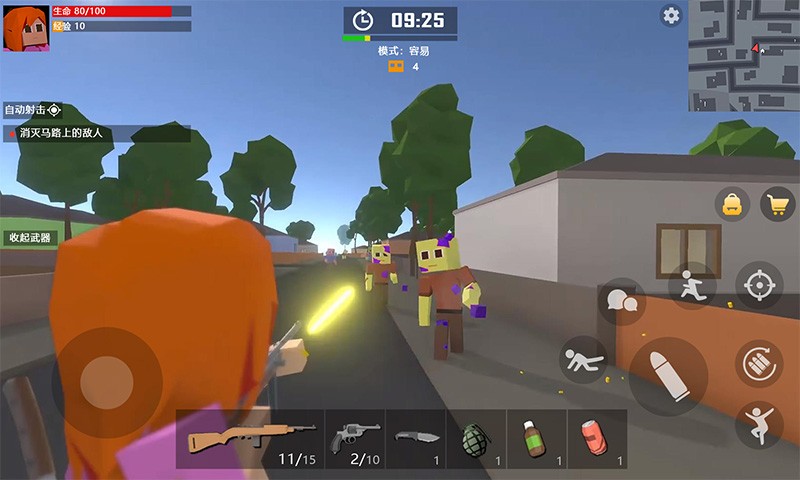Open the chat bubbles
The height and width of the screenshot is (480, 800).
(621, 301)
